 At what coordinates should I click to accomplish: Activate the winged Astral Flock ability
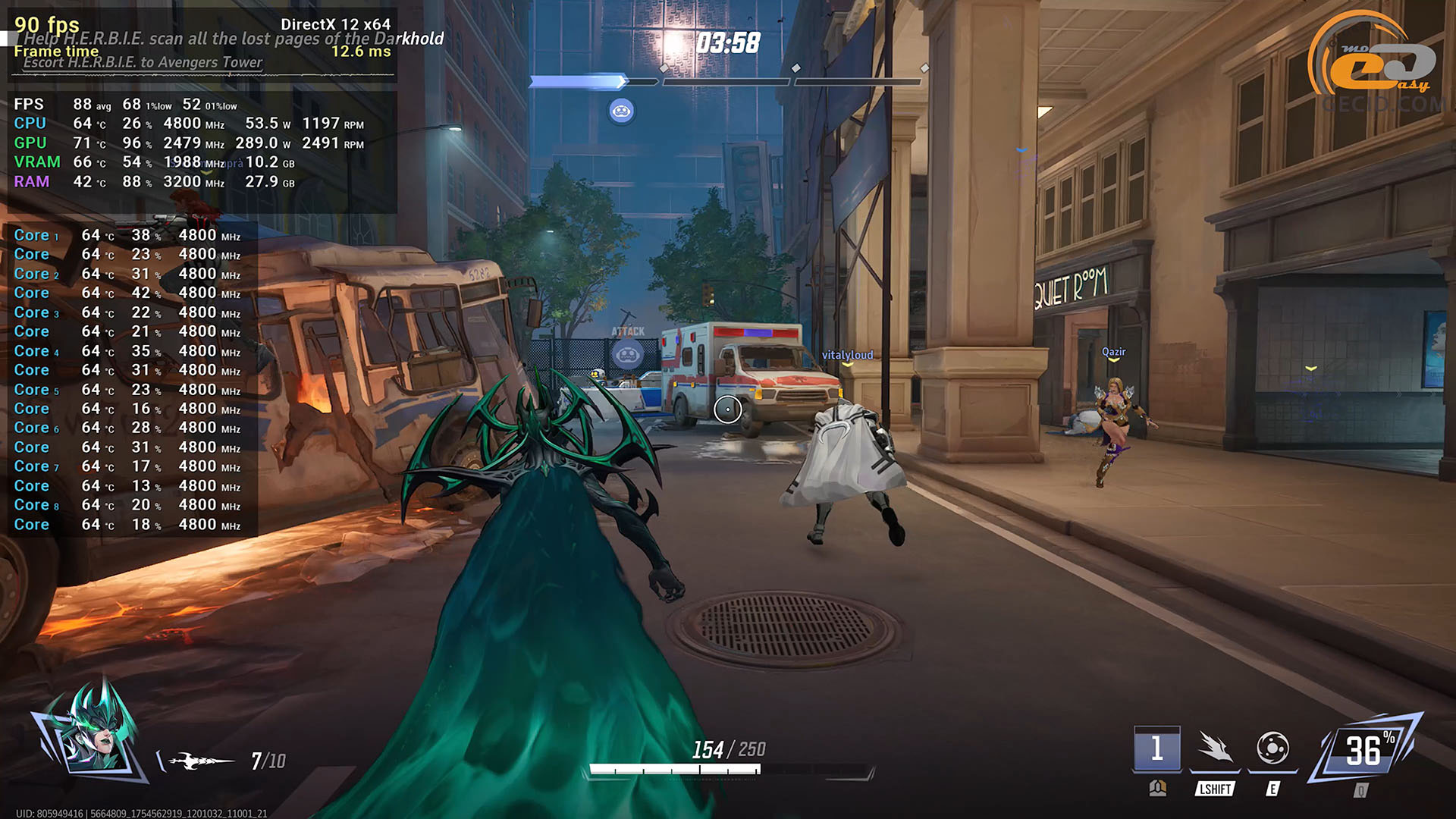click(1215, 748)
